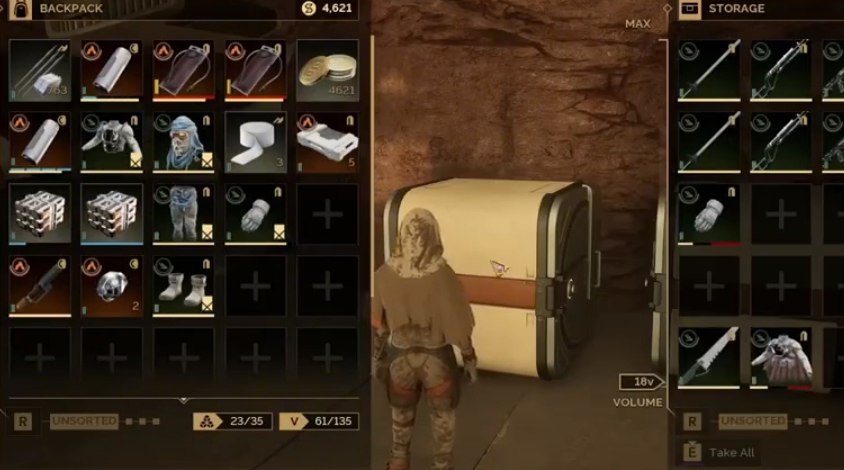844x470 pixels.
Task: Select the white pack item with count 5
Action: pyautogui.click(x=327, y=143)
